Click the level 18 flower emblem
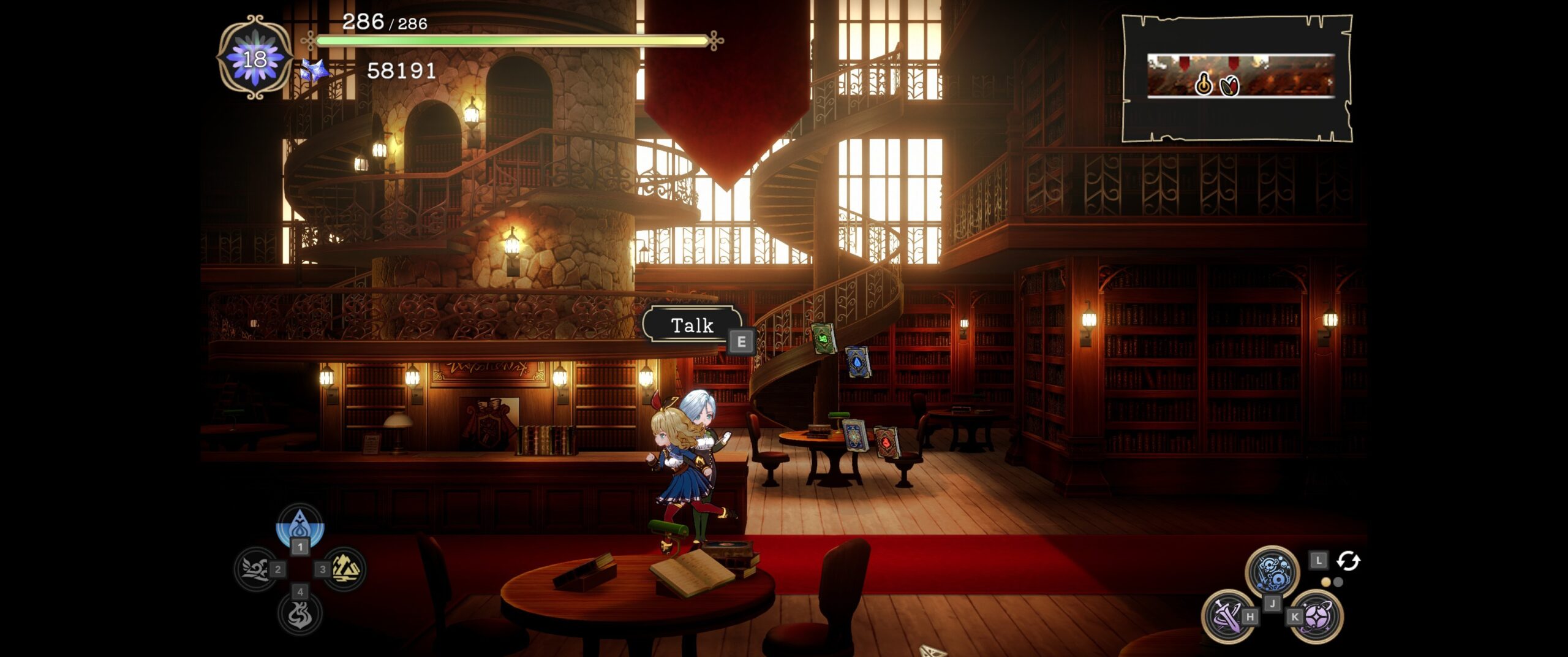This screenshot has height=657, width=1568. tap(255, 59)
